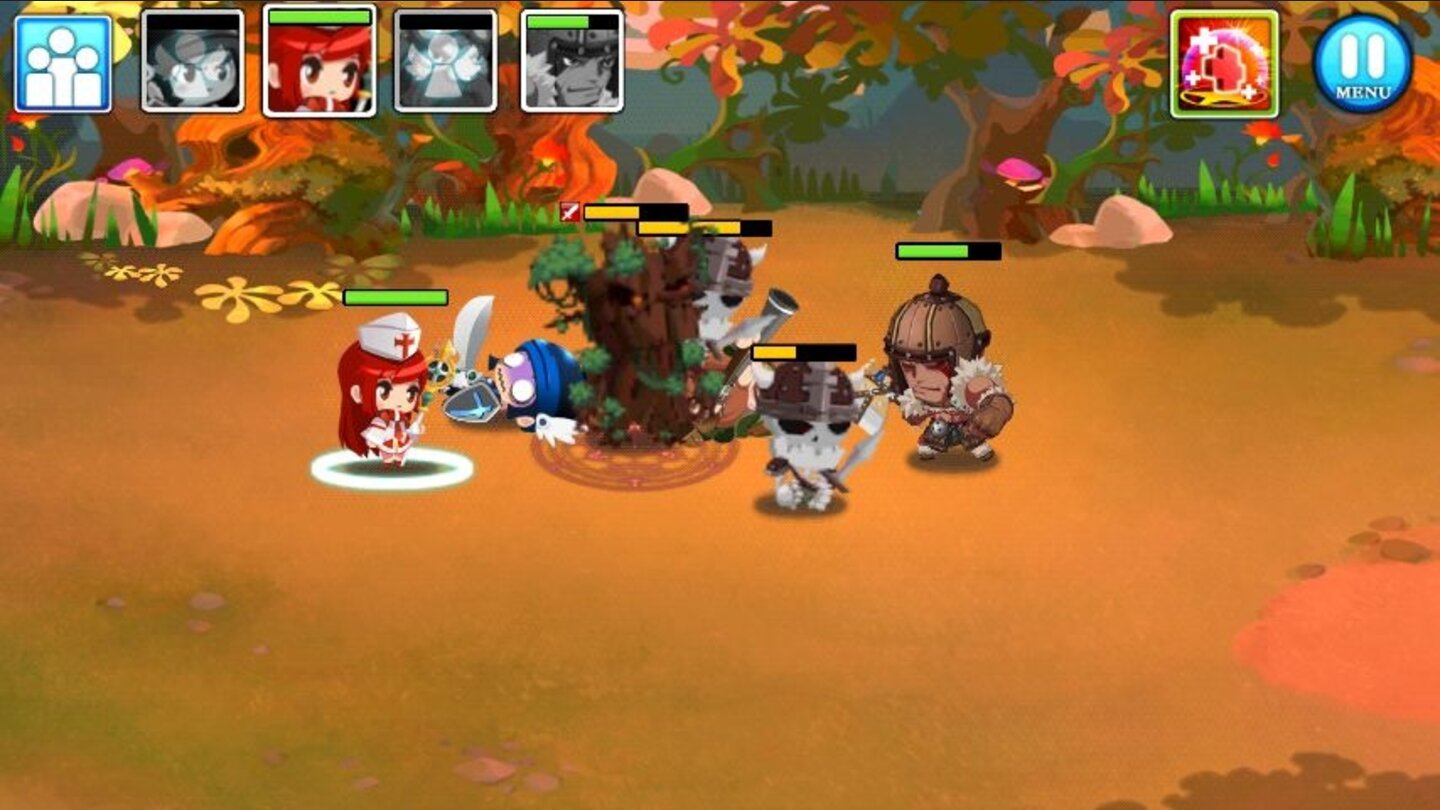Tap the yellow health bar above the skeleton
Viewport: 1440px width, 810px height.
tap(805, 352)
